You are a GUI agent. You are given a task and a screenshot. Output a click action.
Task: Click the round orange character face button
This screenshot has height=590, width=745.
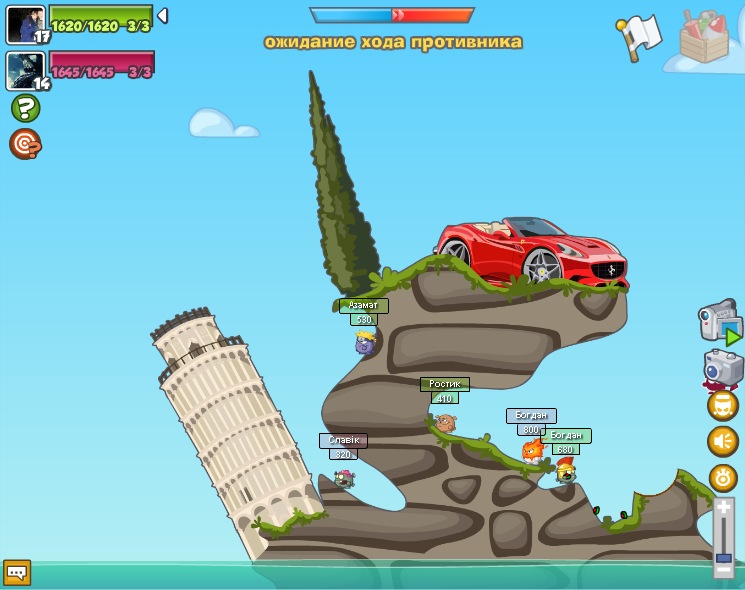coord(723,405)
